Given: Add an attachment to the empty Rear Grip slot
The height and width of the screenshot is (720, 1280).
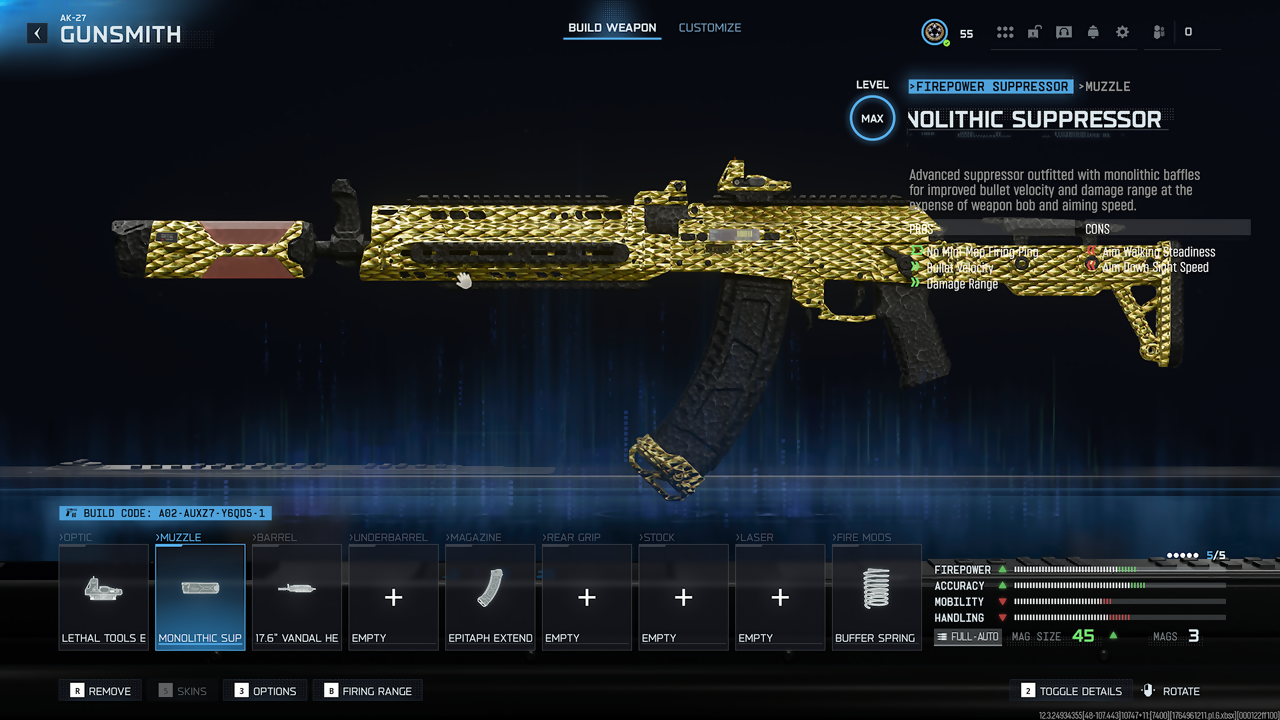Looking at the screenshot, I should point(586,597).
